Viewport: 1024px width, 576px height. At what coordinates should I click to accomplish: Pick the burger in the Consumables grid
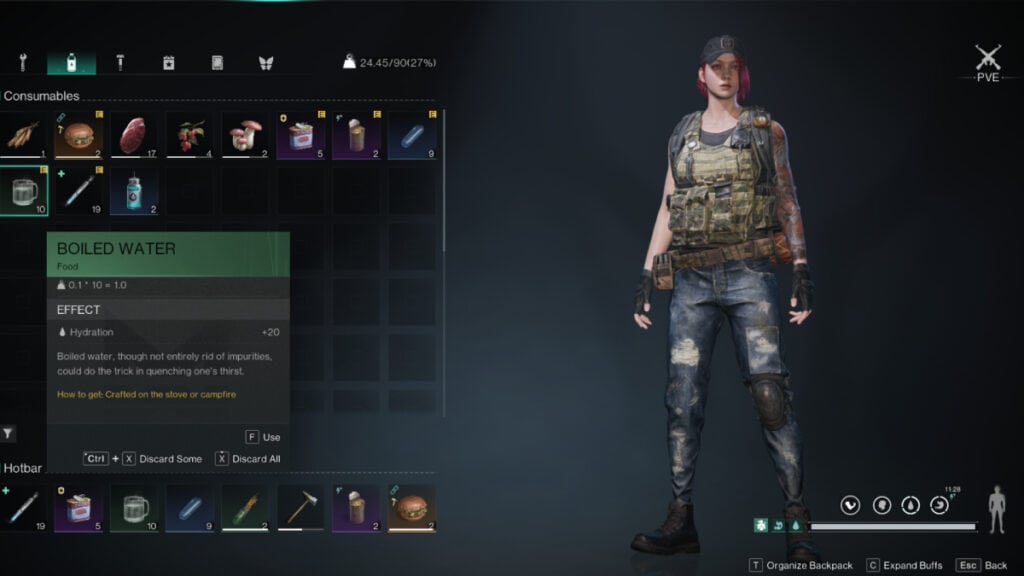pyautogui.click(x=78, y=135)
